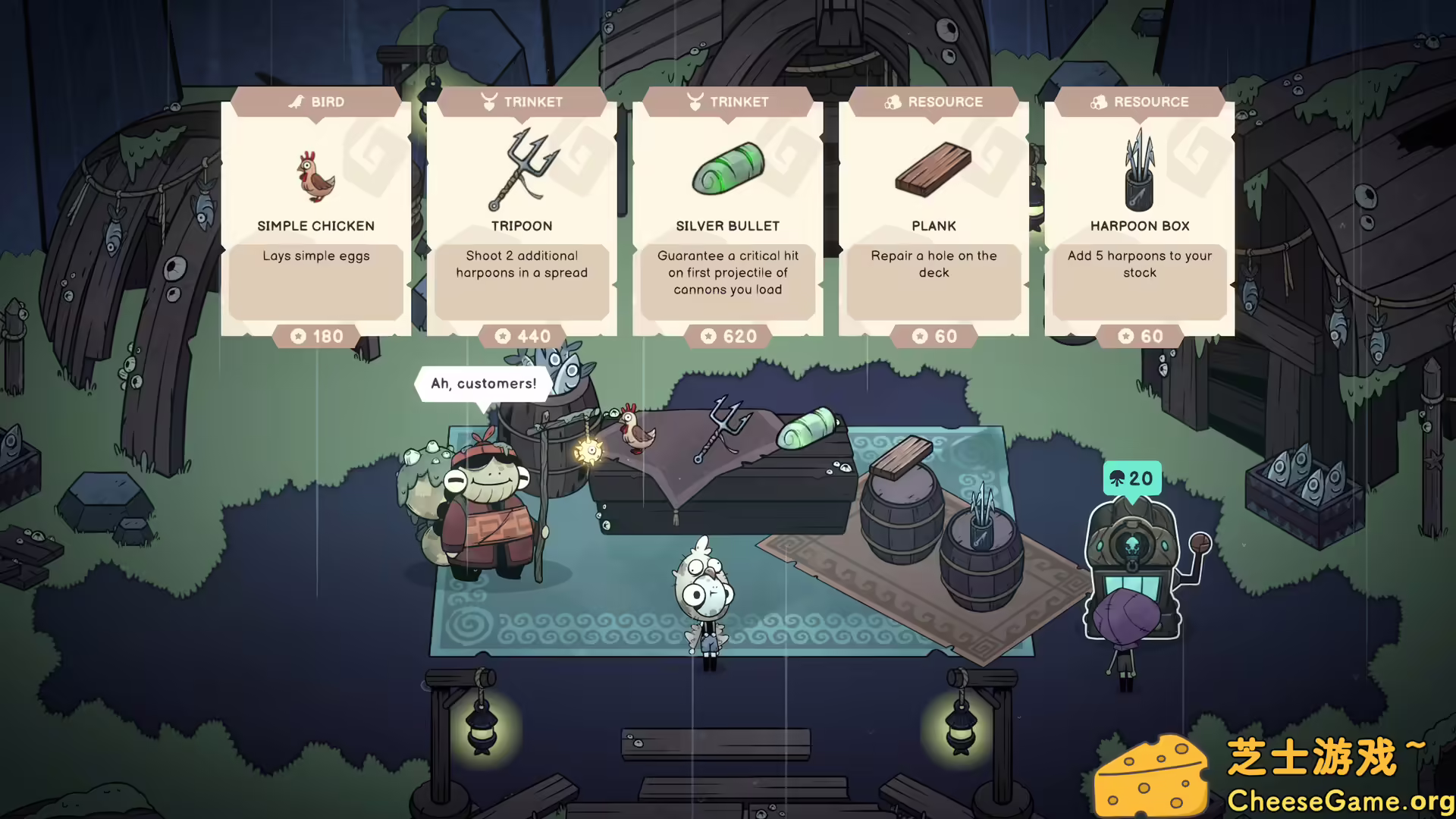Select the TRINKET header of the Silver Bullet card

(x=728, y=101)
